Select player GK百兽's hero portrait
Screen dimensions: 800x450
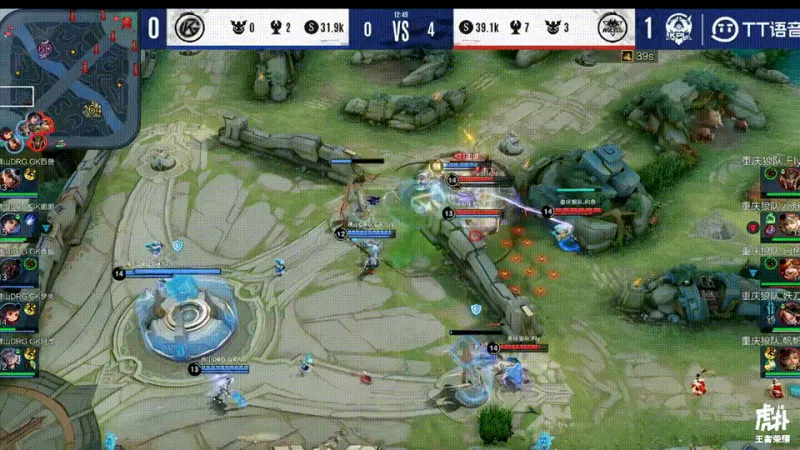[11, 179]
